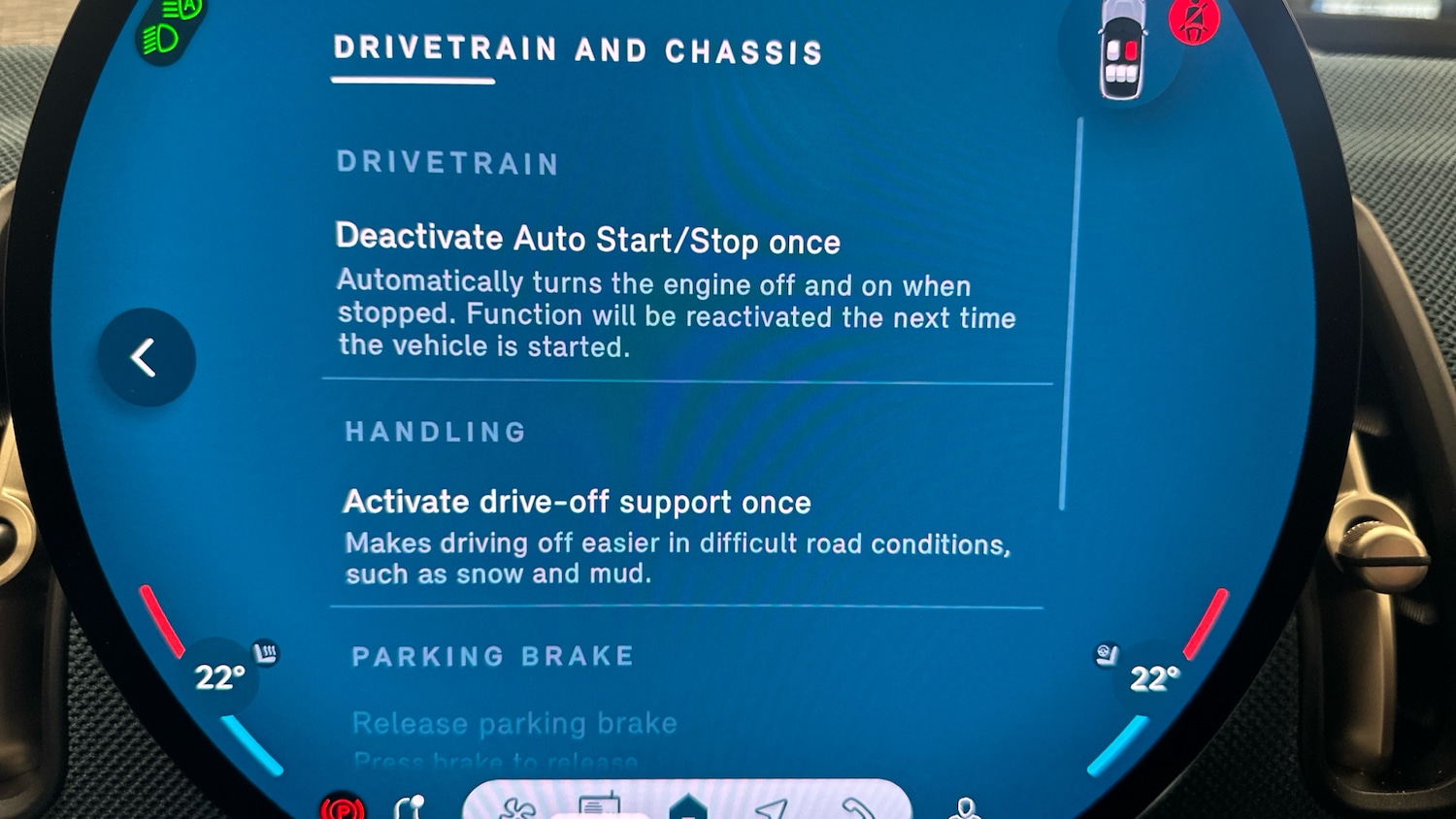Screen dimensions: 1456x819
Task: Tap the gear shifter icon
Action: click(410, 807)
